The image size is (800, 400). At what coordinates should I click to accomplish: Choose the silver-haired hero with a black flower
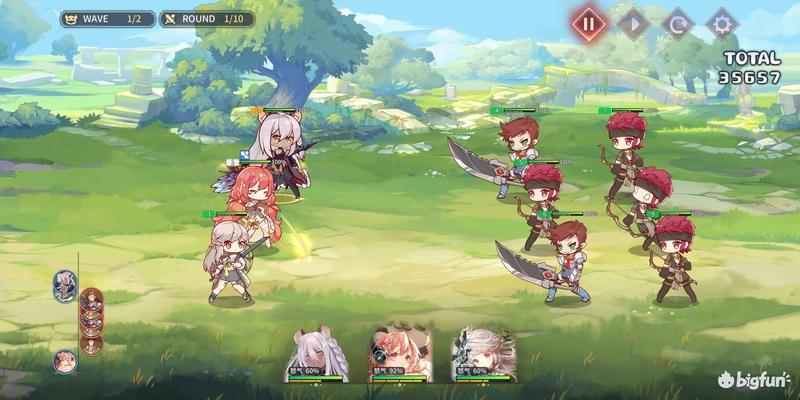pos(481,352)
